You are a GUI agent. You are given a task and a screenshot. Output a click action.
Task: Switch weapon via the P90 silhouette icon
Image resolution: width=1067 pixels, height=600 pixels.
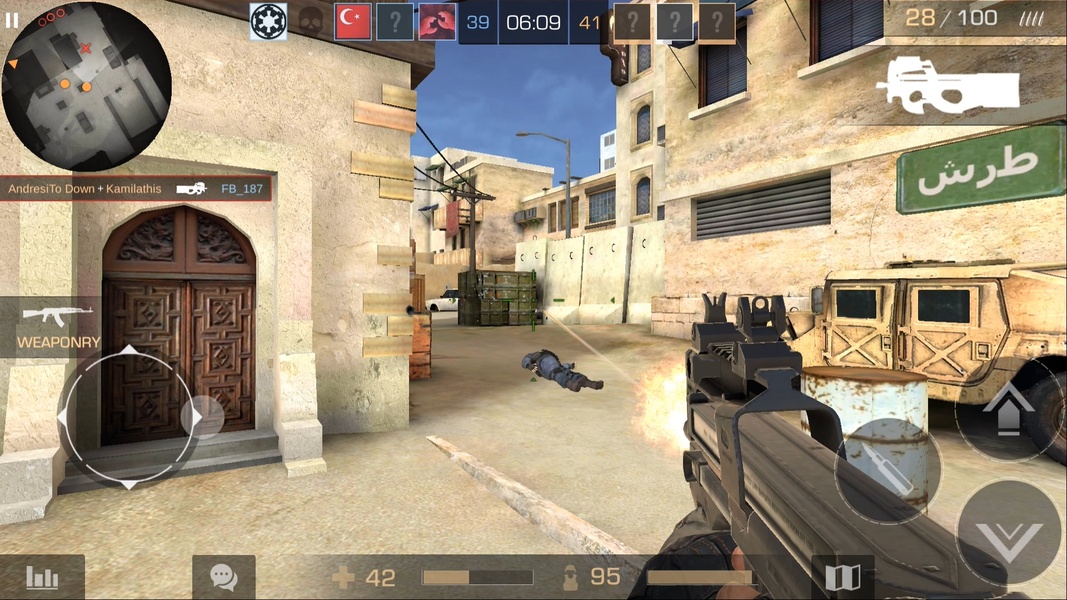pos(947,83)
